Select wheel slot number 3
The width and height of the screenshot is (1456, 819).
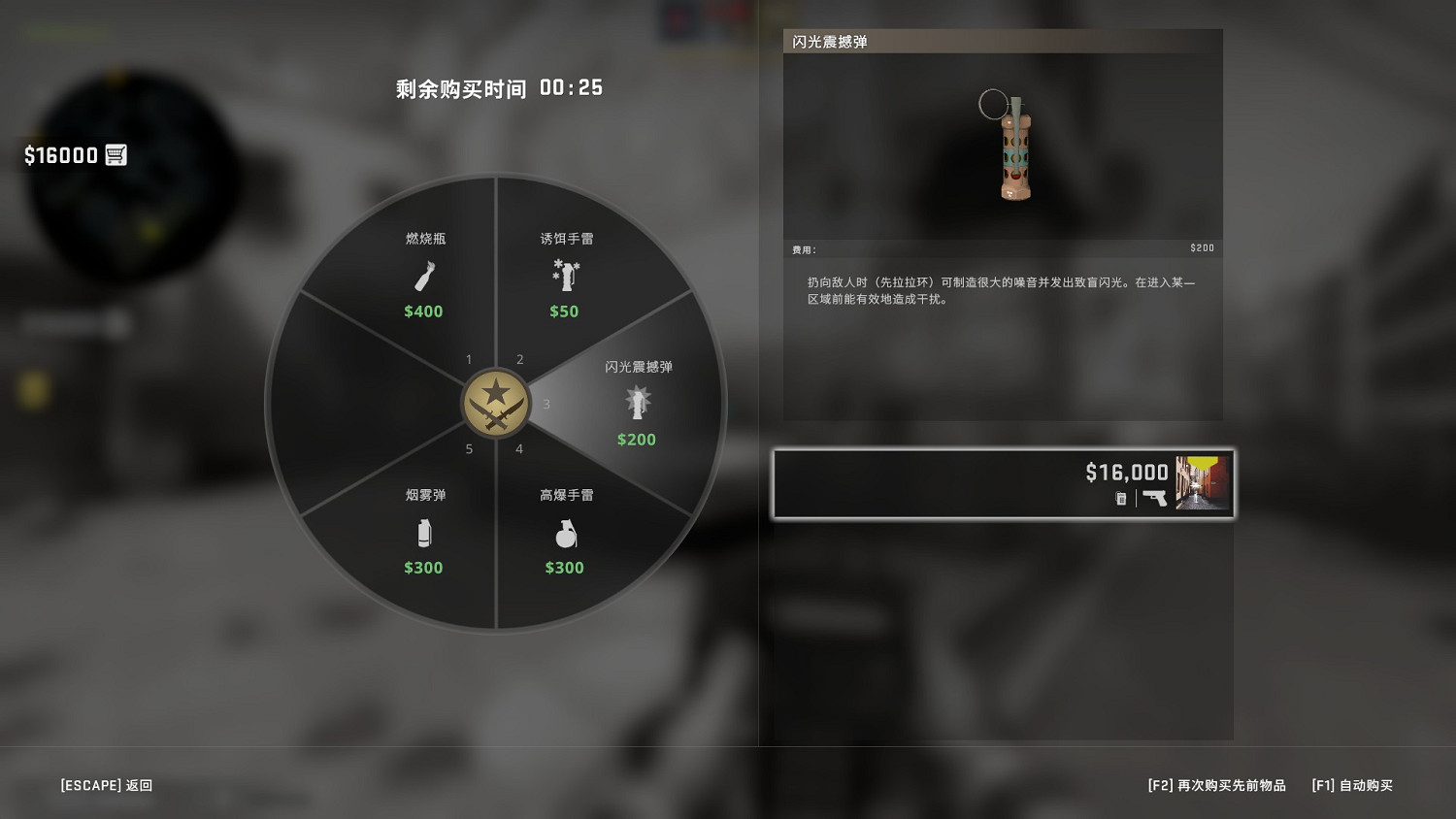pos(546,405)
